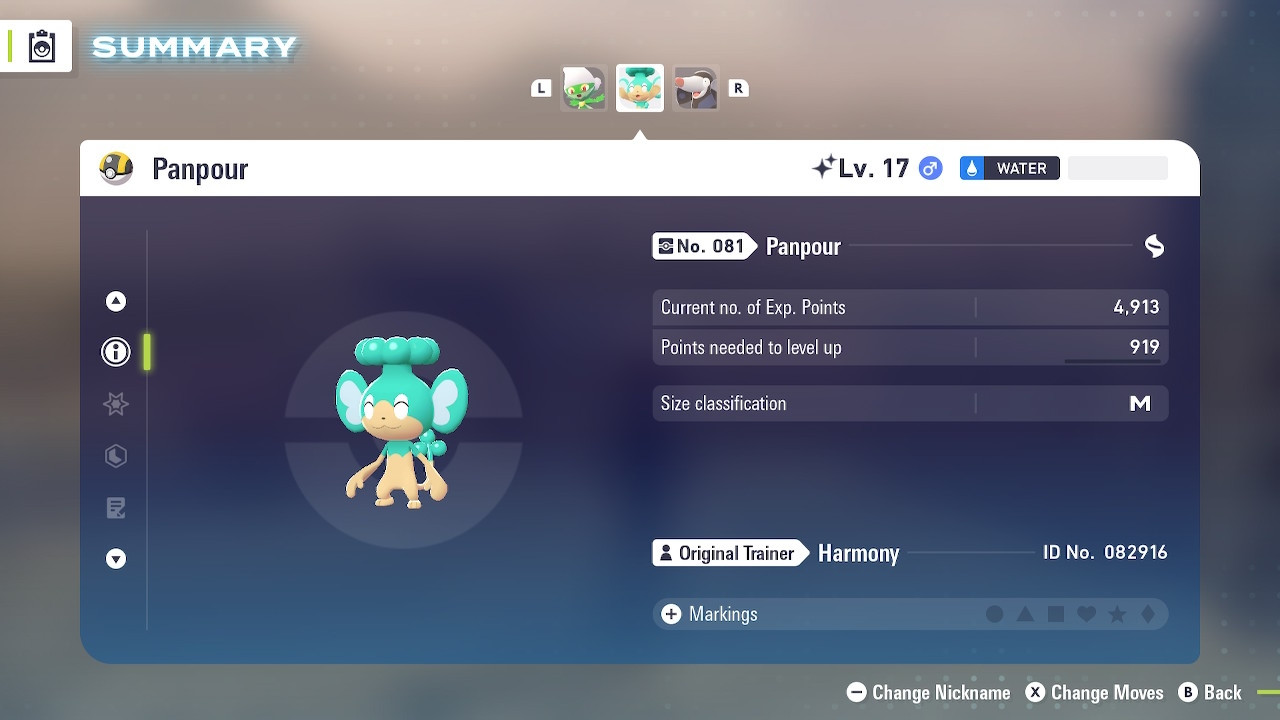Click the up arrow above the page icons
The width and height of the screenshot is (1280, 720).
pyautogui.click(x=116, y=301)
